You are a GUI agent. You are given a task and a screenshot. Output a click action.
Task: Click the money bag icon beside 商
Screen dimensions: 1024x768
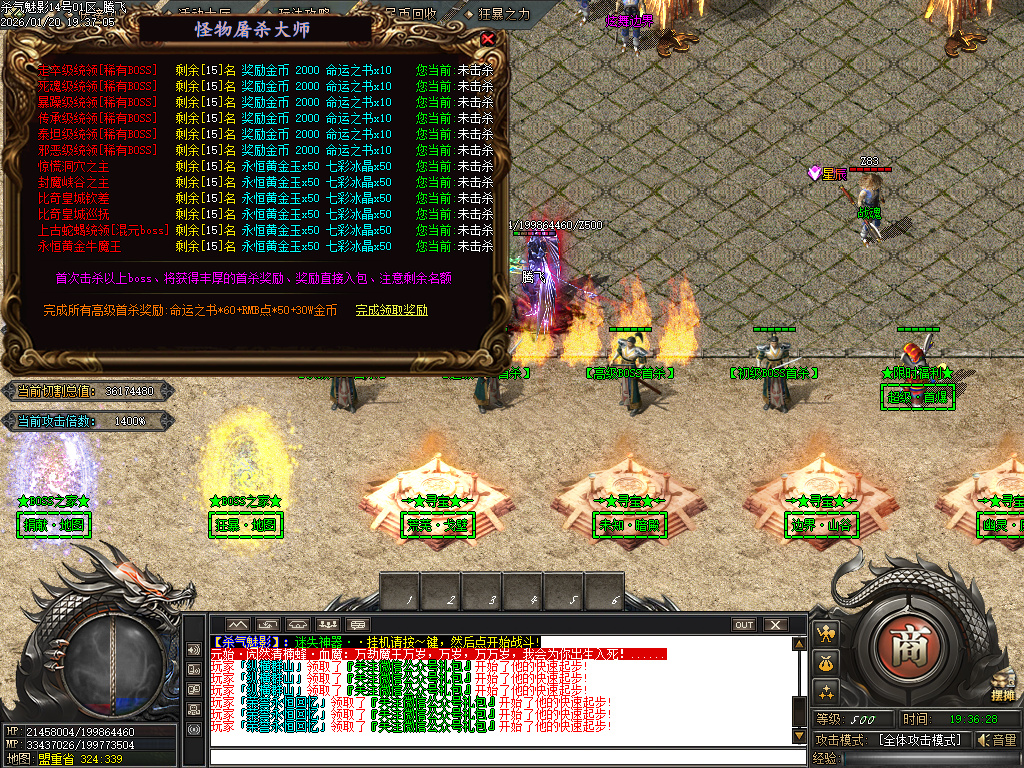click(826, 661)
